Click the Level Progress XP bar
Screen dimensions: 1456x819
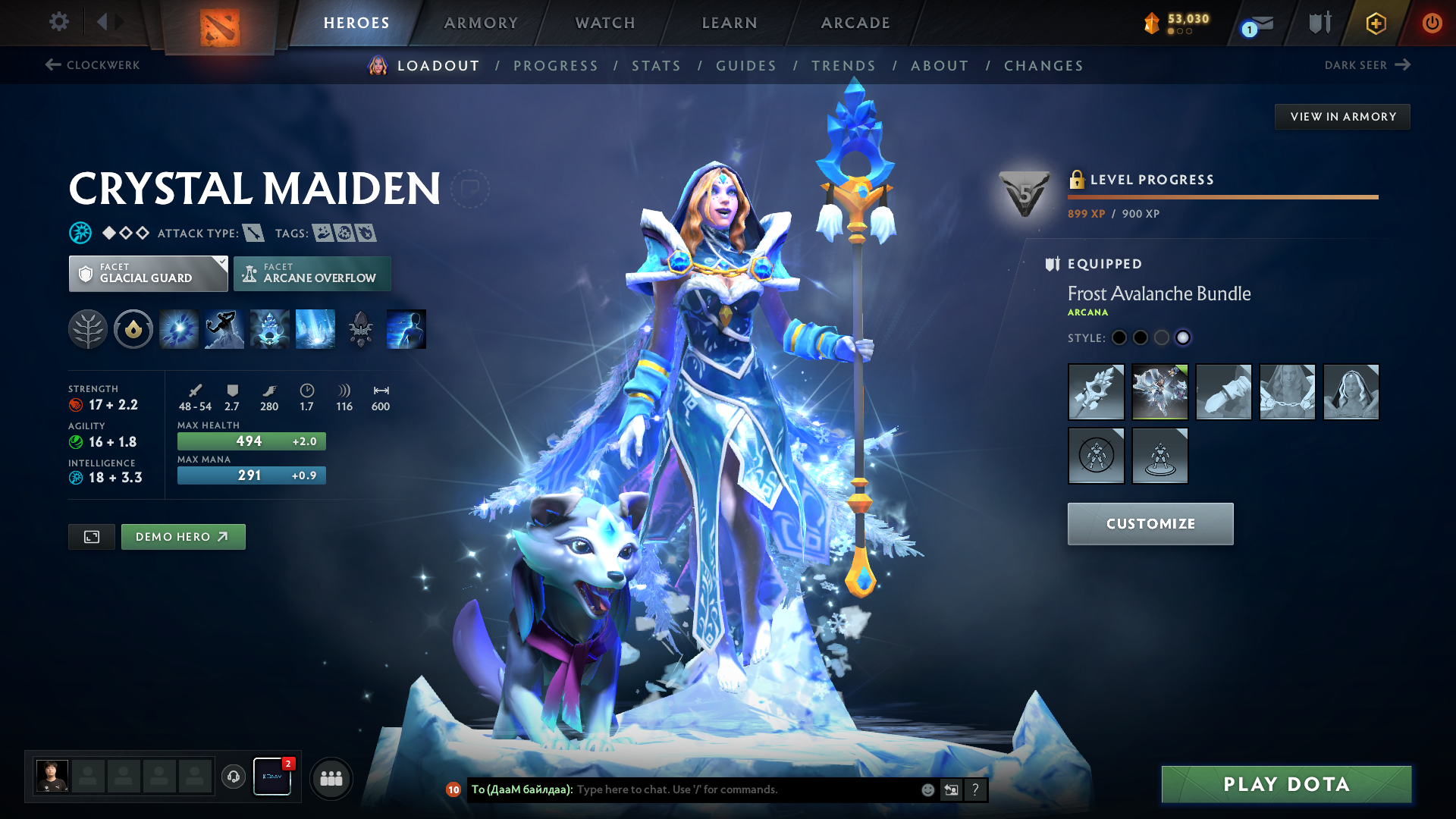pyautogui.click(x=1222, y=198)
